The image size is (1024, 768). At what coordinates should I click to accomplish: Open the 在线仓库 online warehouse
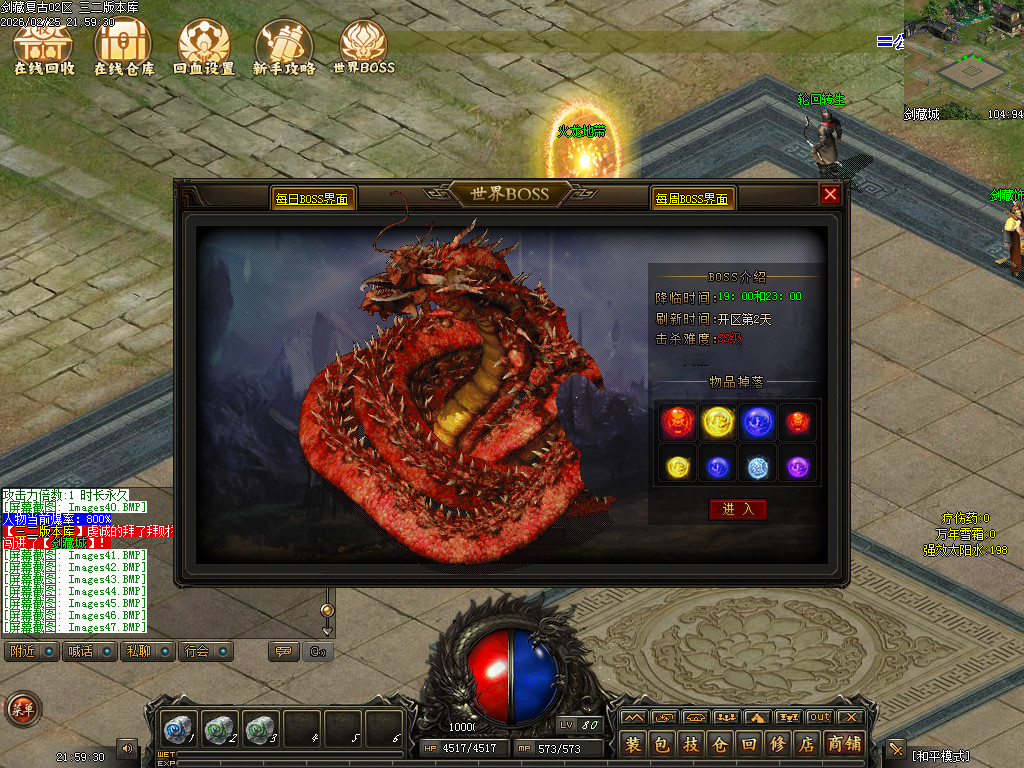coord(124,48)
